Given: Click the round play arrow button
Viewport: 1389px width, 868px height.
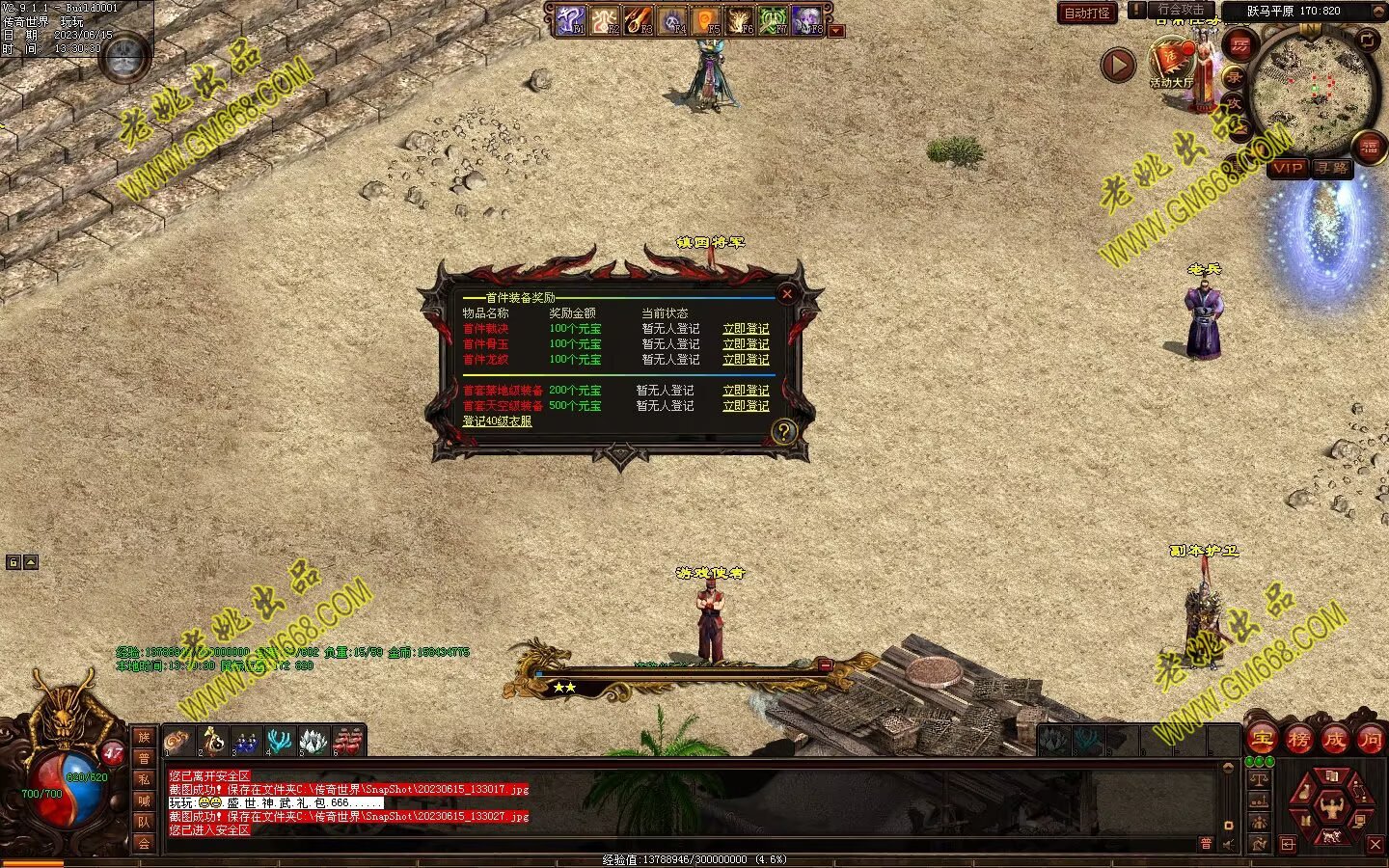Looking at the screenshot, I should coord(1118,66).
